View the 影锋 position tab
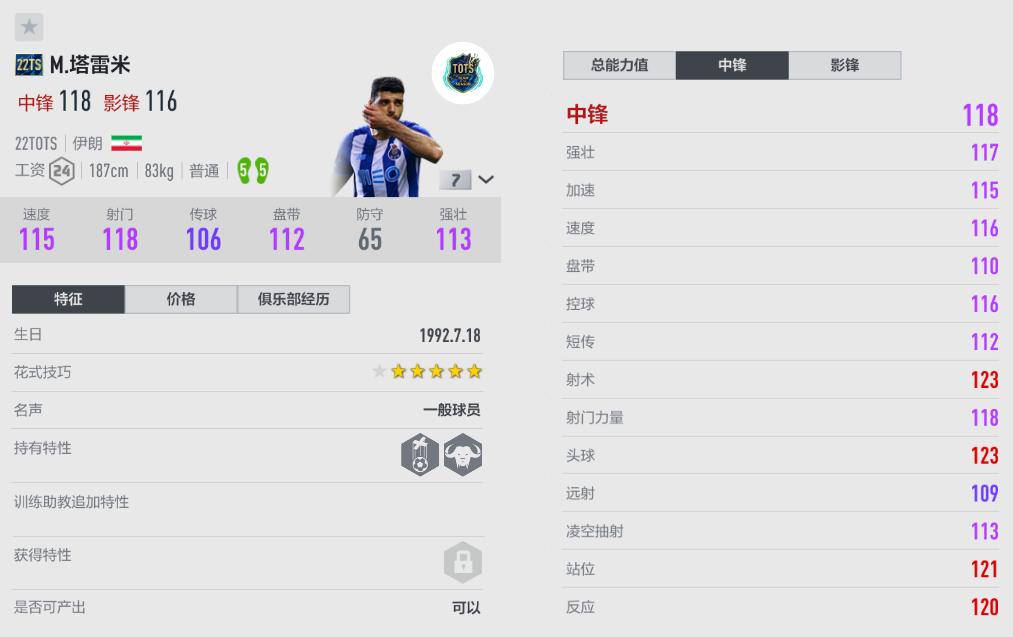This screenshot has height=637, width=1013. point(845,65)
